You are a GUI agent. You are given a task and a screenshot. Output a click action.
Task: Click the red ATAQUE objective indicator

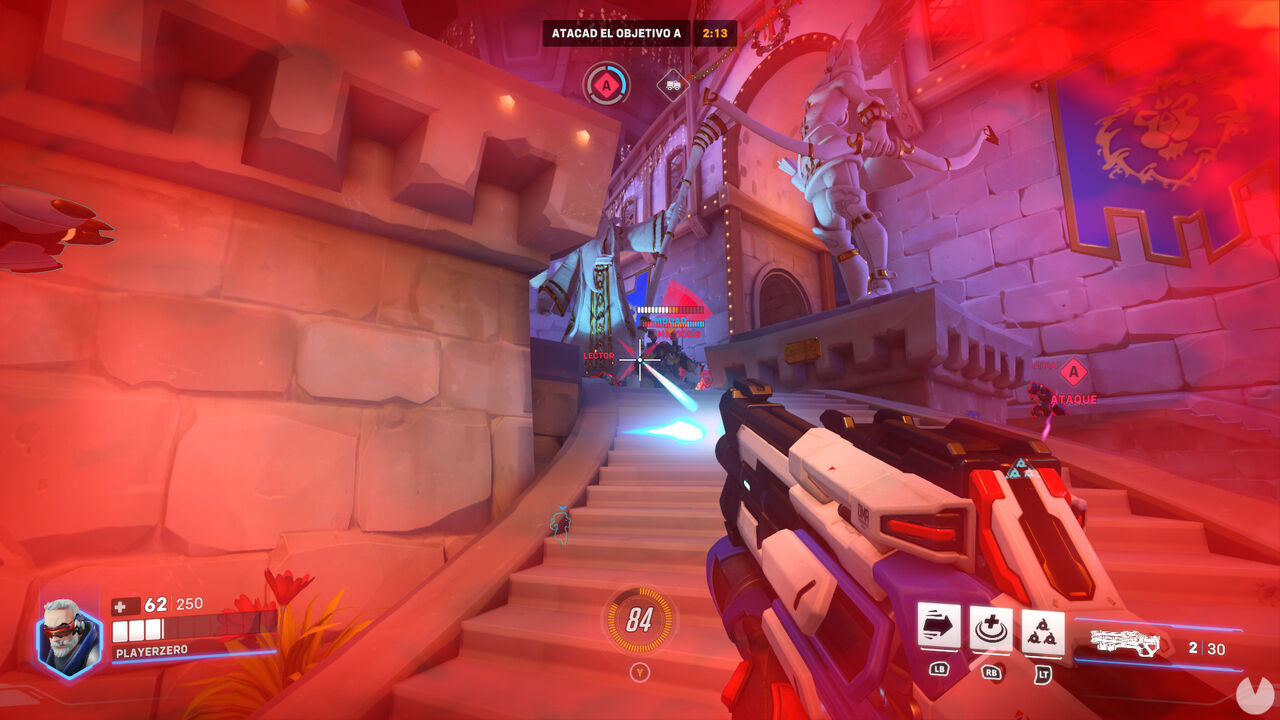1072,398
